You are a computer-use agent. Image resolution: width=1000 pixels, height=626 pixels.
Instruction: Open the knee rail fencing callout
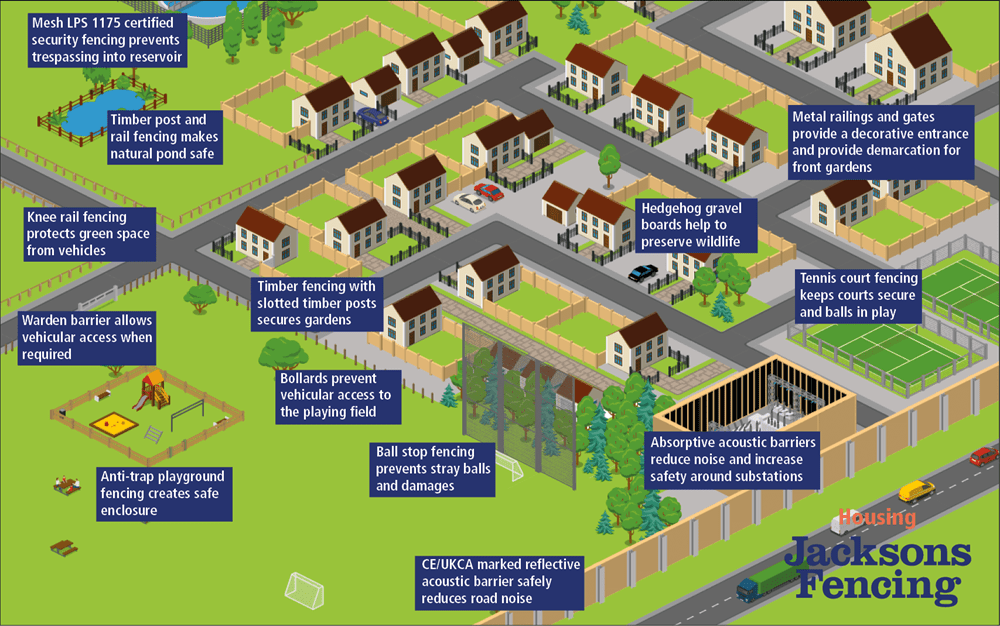[88, 233]
